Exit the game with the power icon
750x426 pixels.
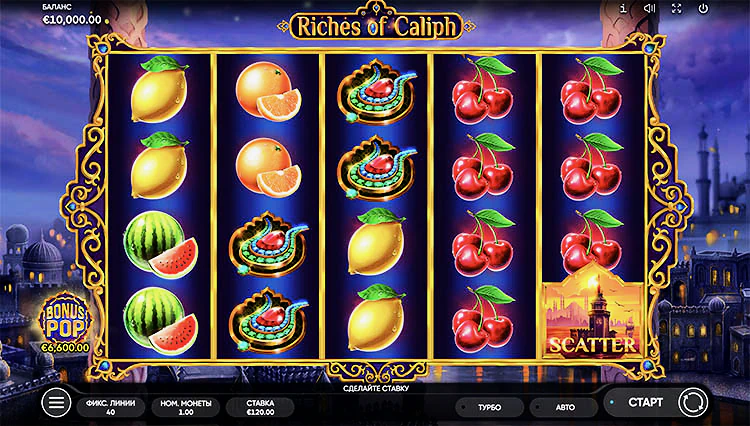(x=703, y=9)
